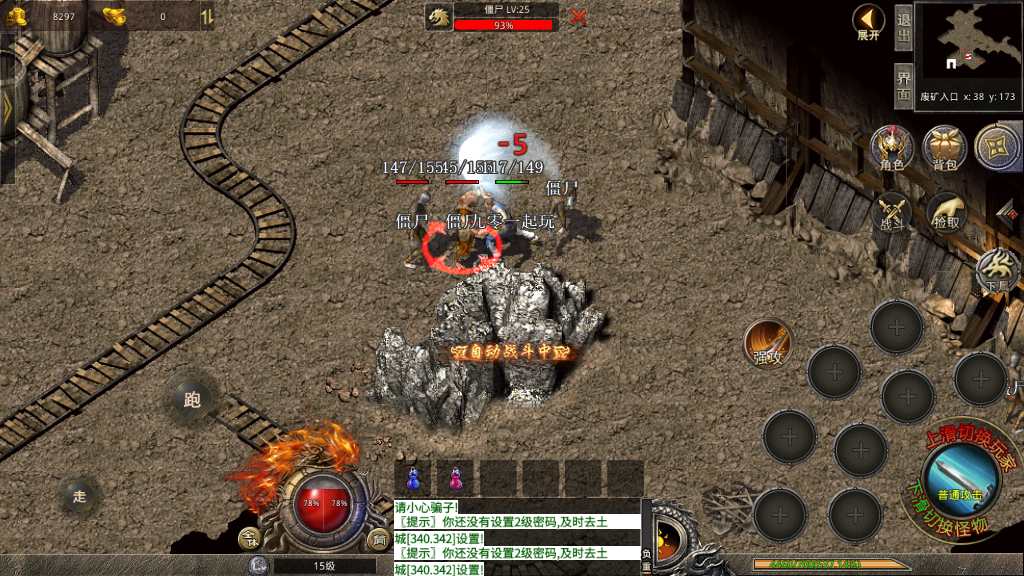Open the chat message log
Screen dimensions: 1024x576
(x=516, y=537)
